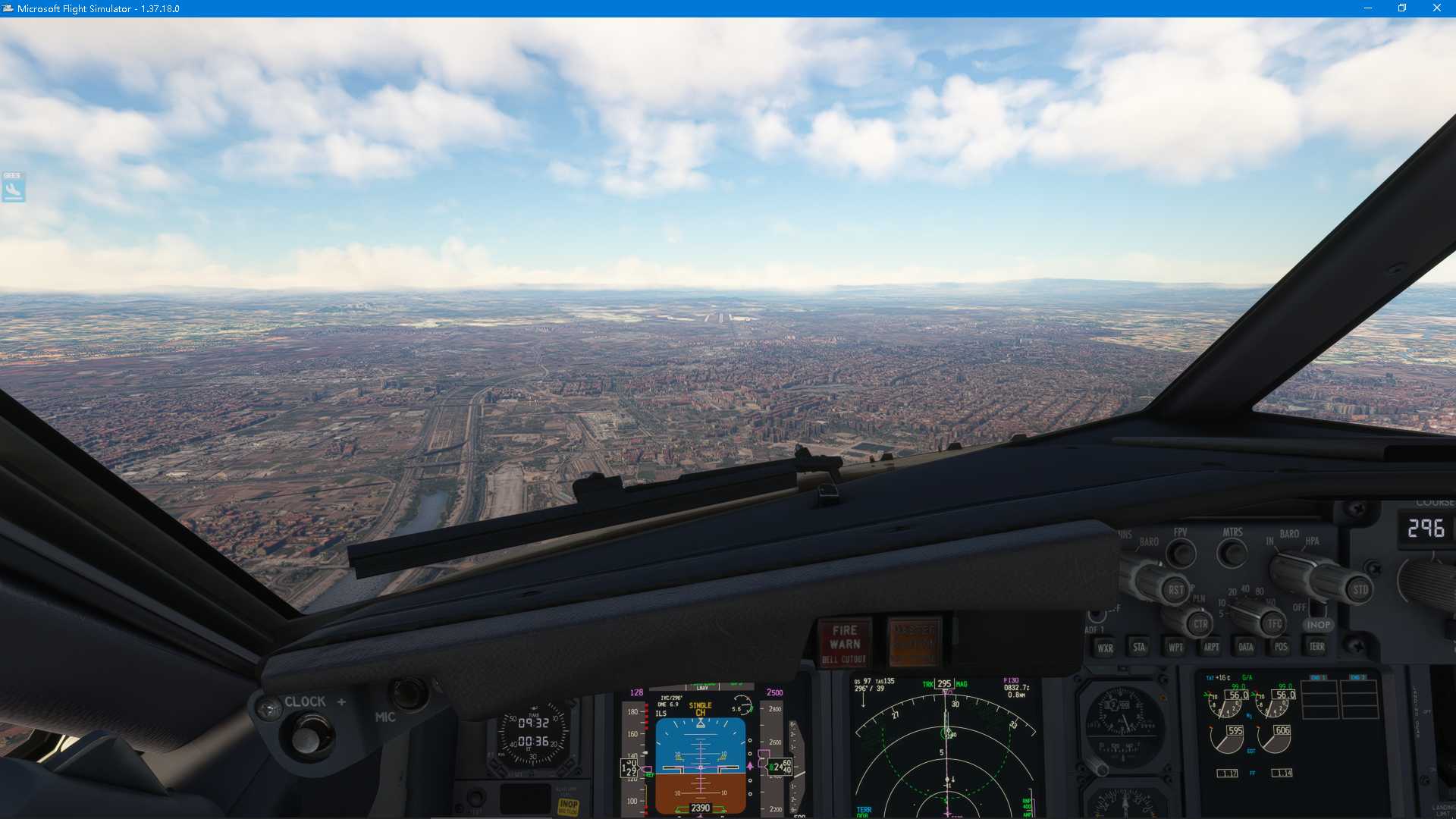Toggle WPT waypoints on the navigation display
1456x819 pixels.
click(x=1175, y=647)
